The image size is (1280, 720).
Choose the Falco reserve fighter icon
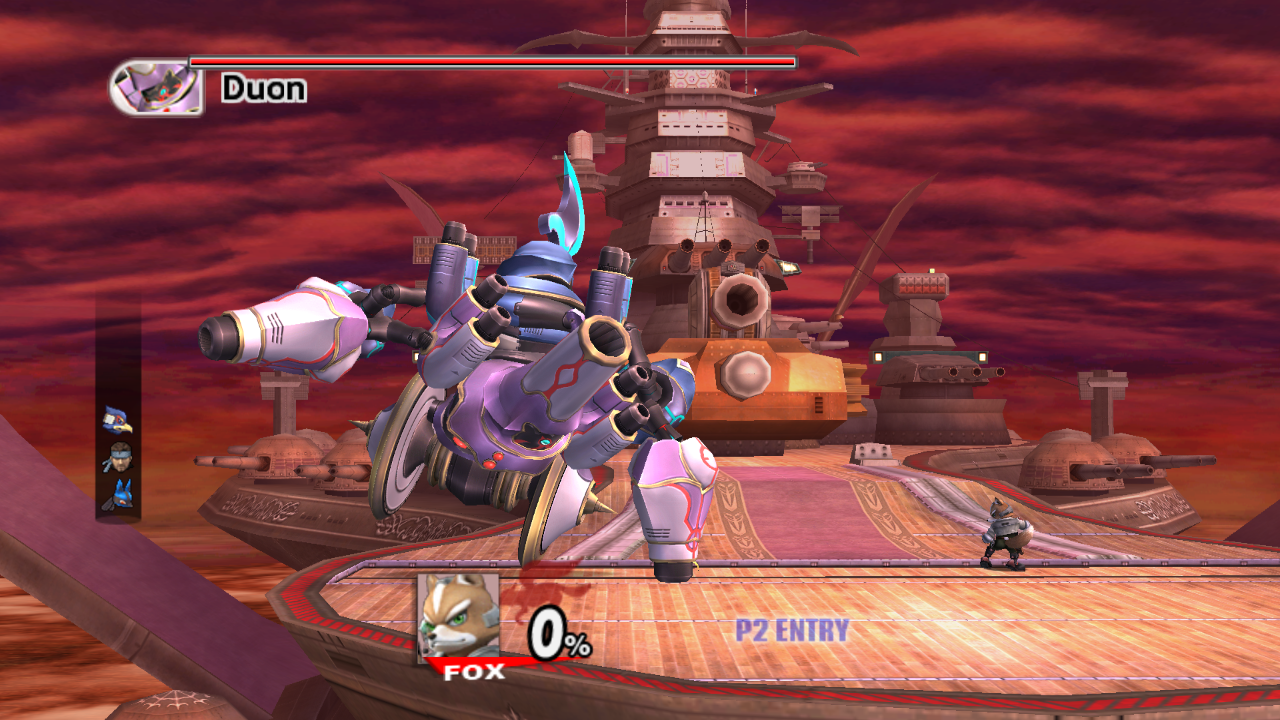(x=117, y=420)
